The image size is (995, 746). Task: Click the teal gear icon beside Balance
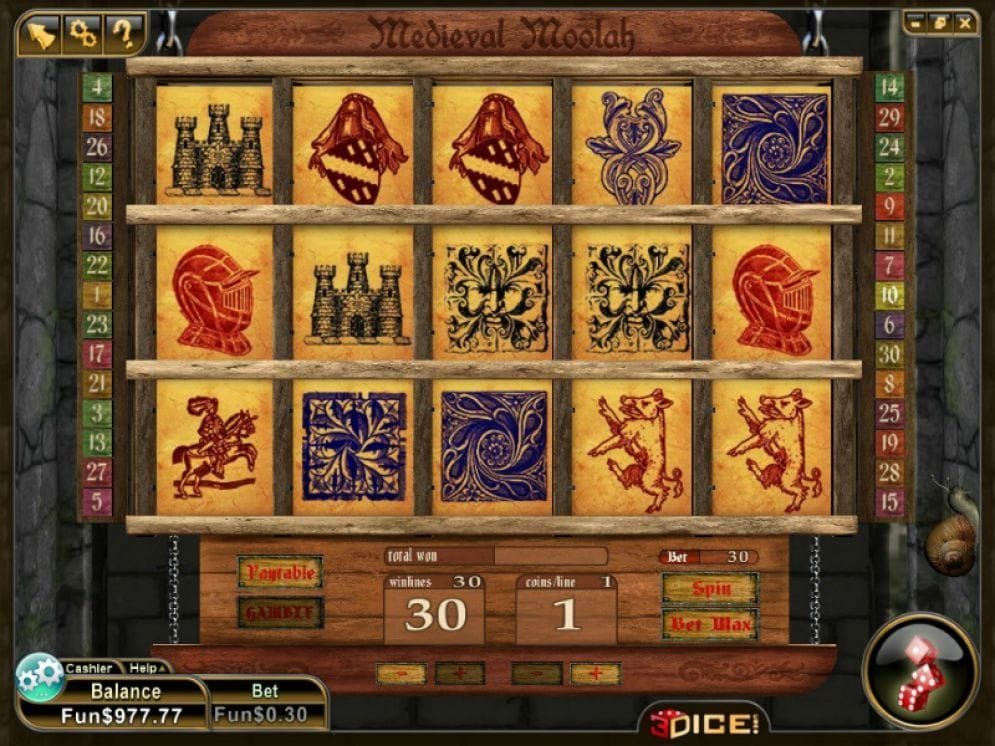(x=41, y=677)
